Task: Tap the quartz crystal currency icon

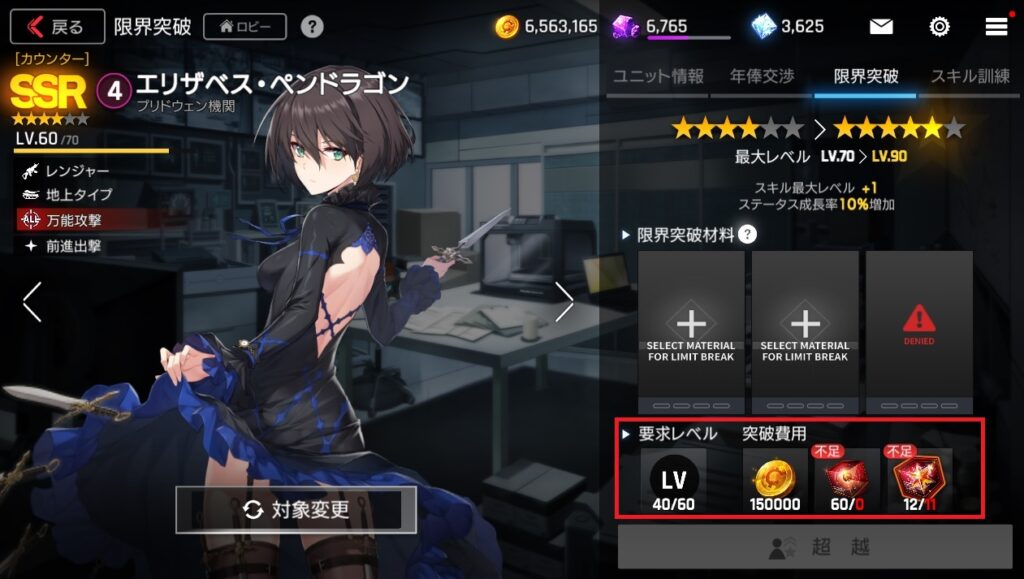Action: point(626,26)
